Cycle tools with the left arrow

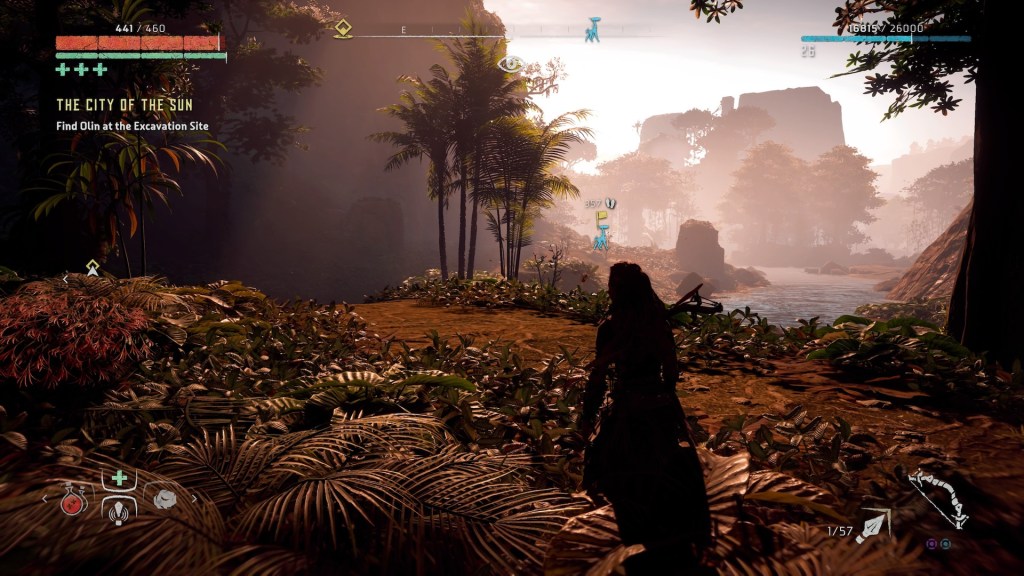point(45,498)
